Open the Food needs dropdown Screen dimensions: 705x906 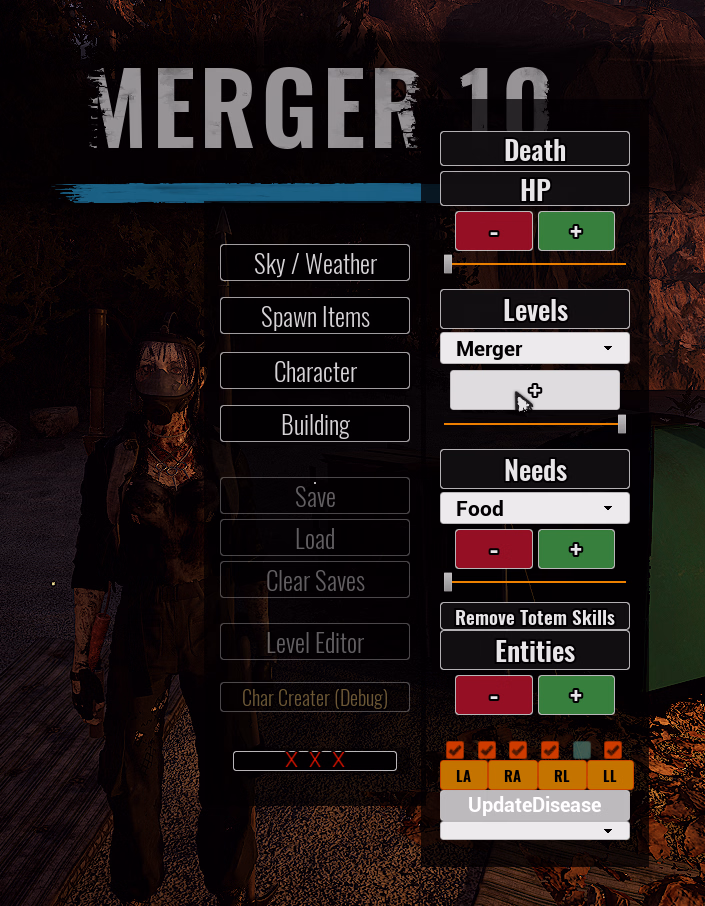coord(534,508)
